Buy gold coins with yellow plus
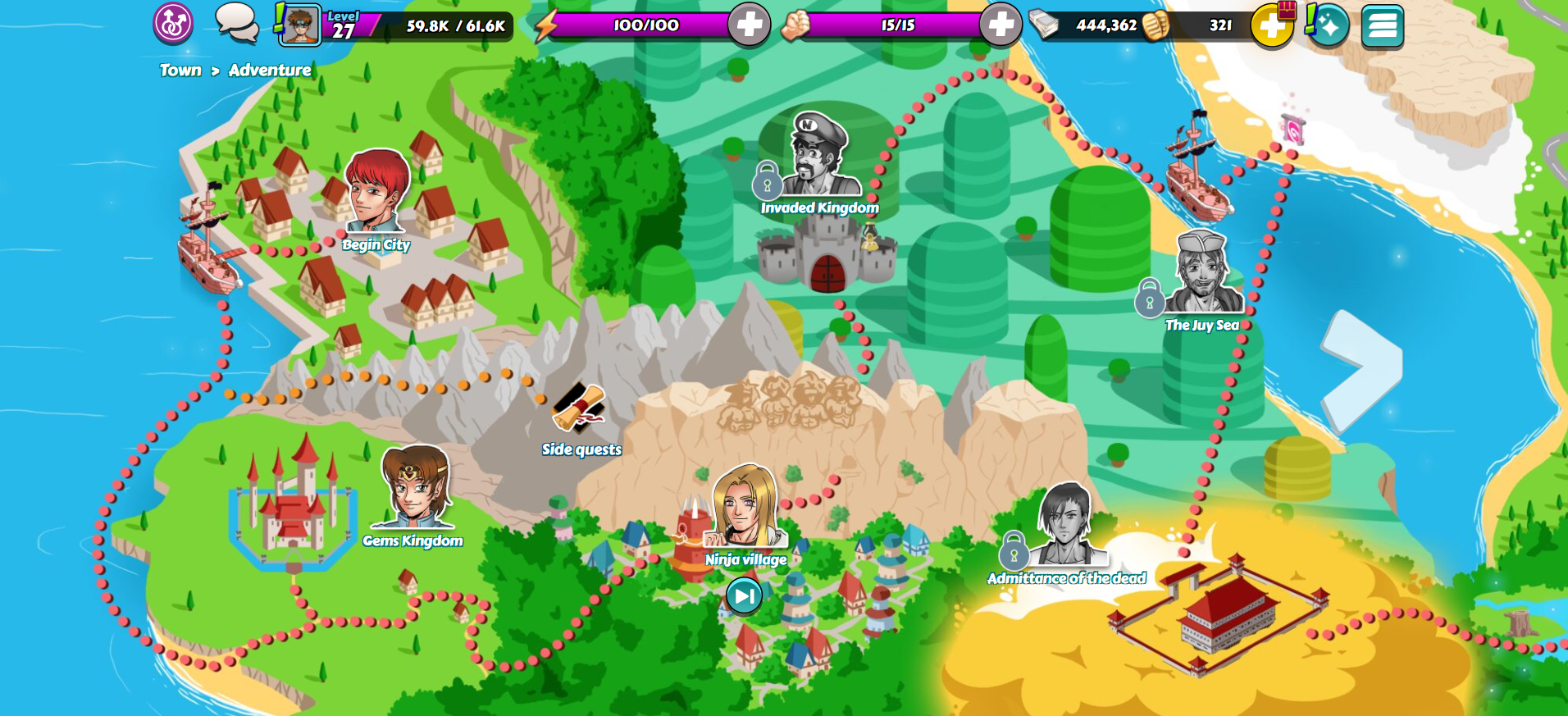Viewport: 1568px width, 716px height. pyautogui.click(x=1271, y=26)
